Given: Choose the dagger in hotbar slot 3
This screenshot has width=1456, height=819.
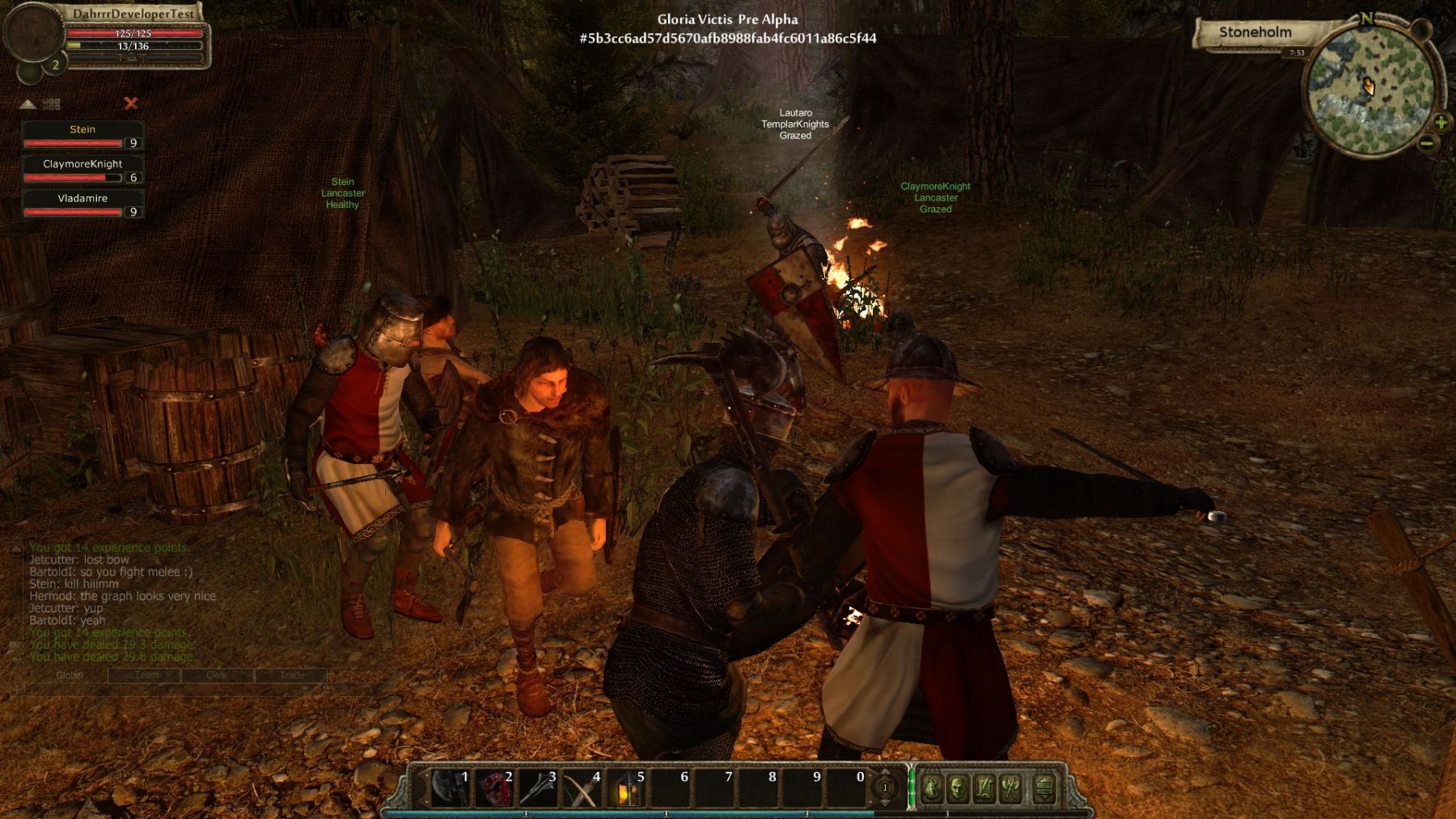Looking at the screenshot, I should click(538, 788).
